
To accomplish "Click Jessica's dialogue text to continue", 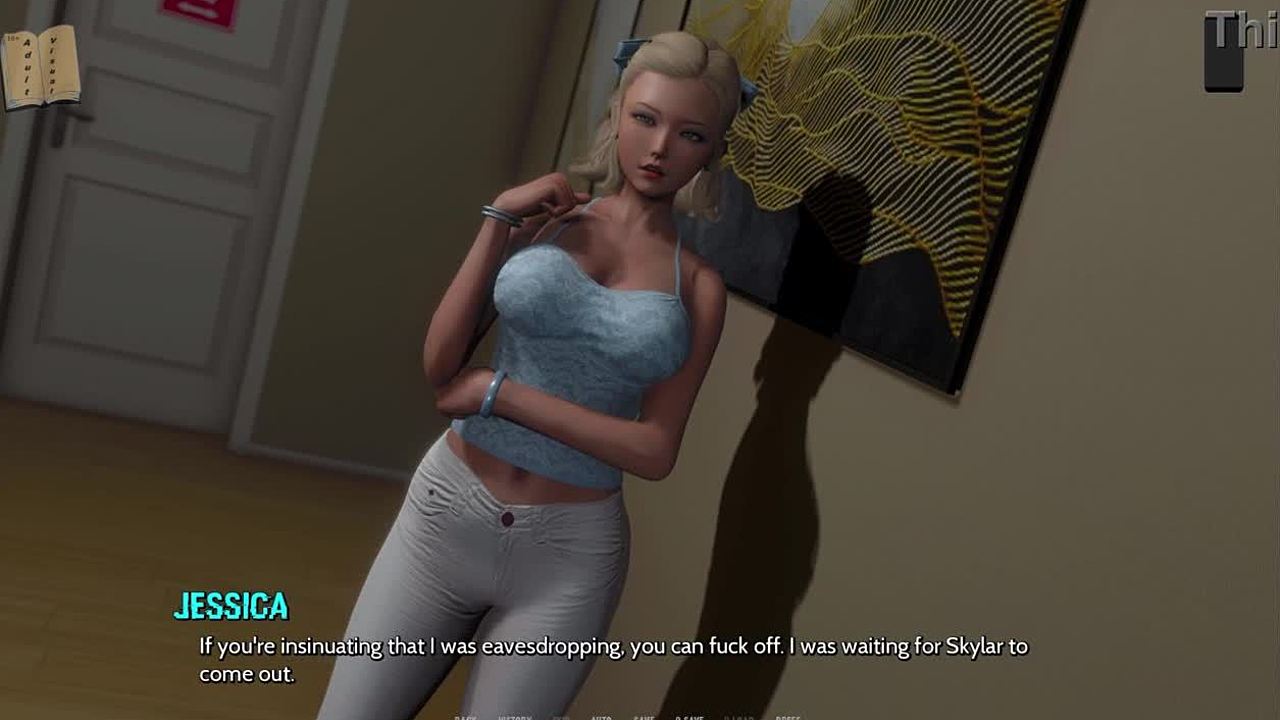I will [612, 659].
